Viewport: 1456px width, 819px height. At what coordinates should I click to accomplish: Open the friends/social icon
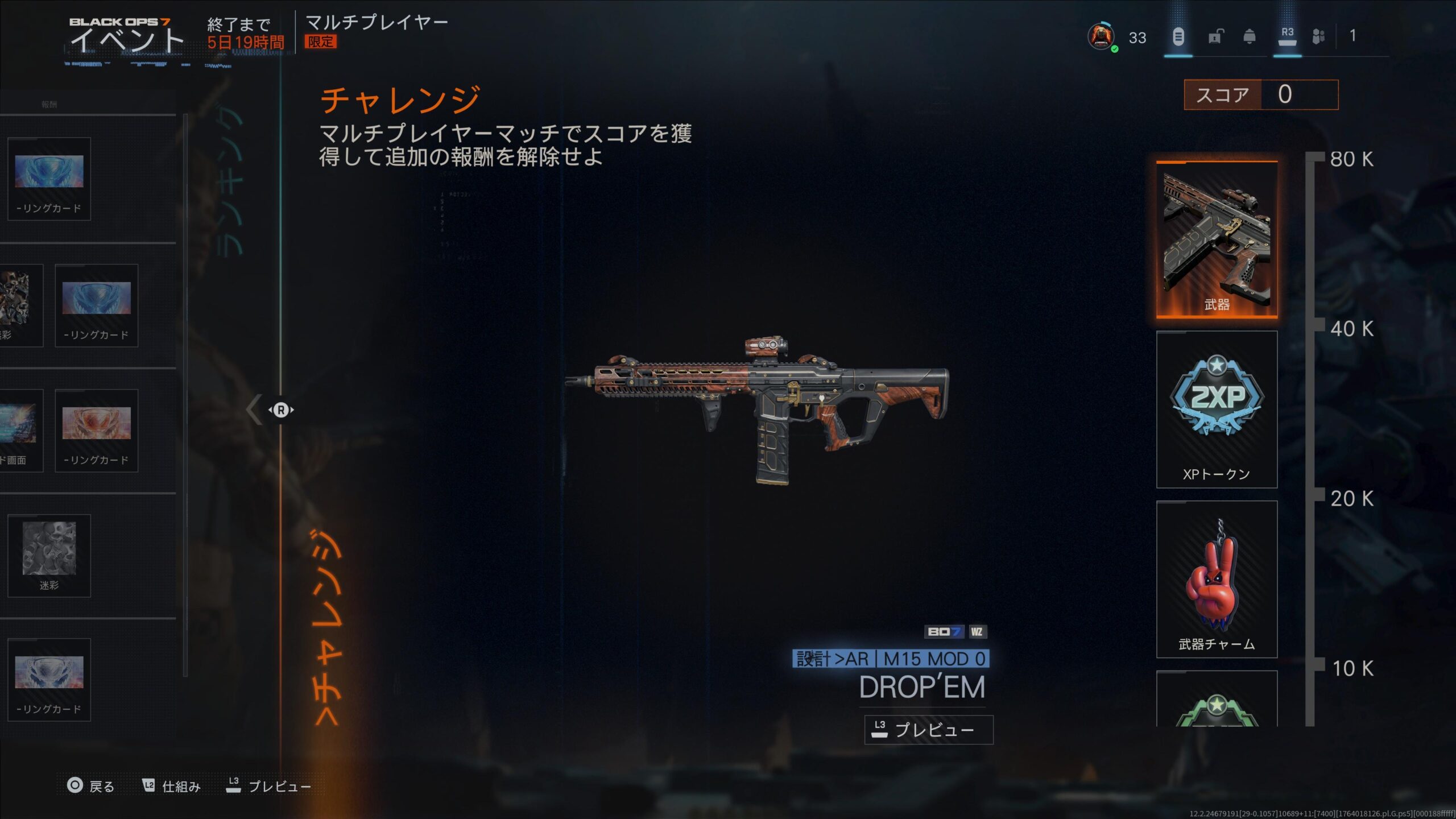pyautogui.click(x=1318, y=37)
